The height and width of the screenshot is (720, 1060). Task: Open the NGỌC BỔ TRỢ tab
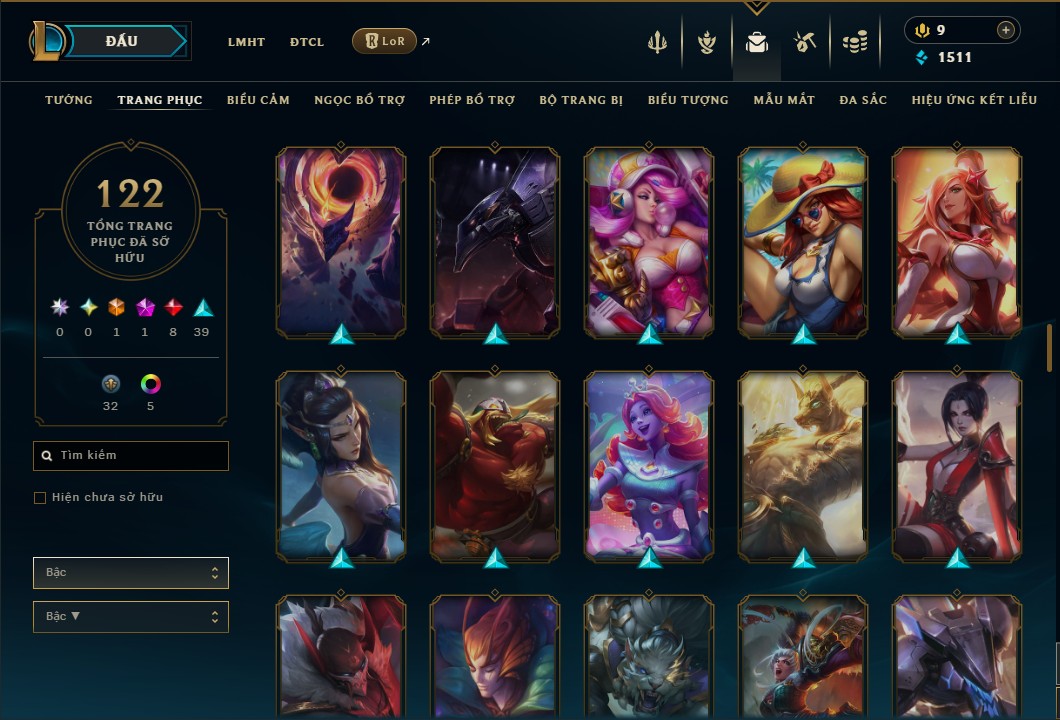(x=360, y=100)
